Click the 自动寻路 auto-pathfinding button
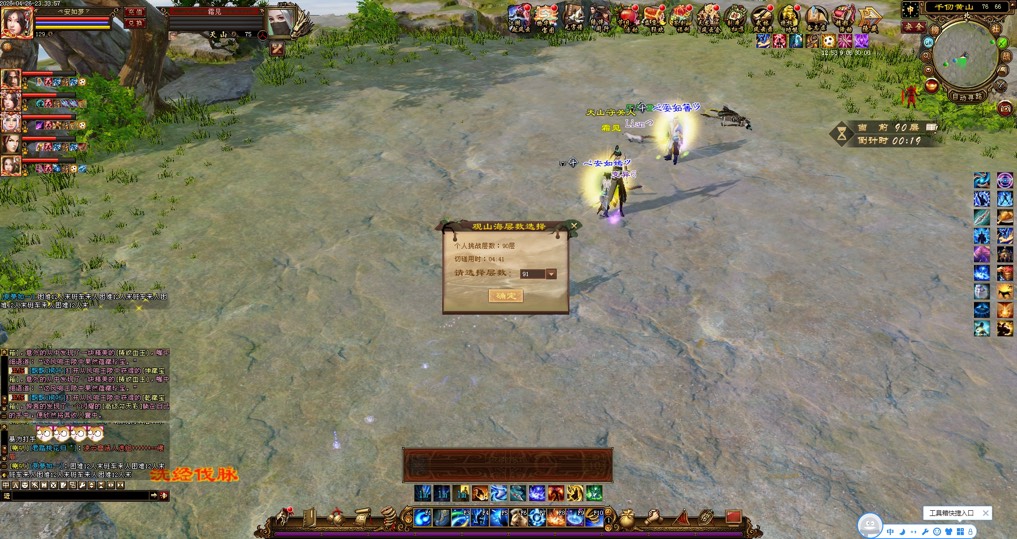1017x539 pixels. (x=966, y=96)
